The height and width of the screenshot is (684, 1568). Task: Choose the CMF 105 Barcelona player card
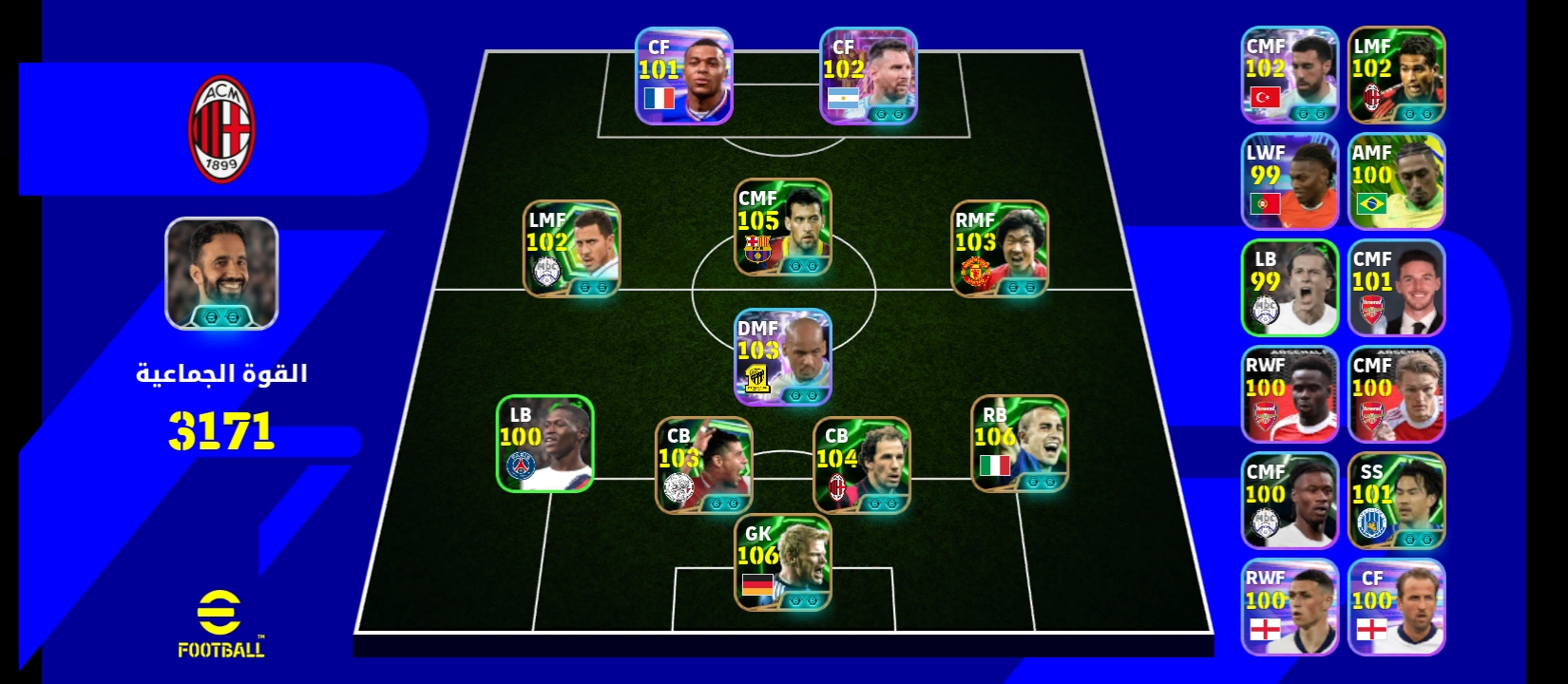point(782,228)
